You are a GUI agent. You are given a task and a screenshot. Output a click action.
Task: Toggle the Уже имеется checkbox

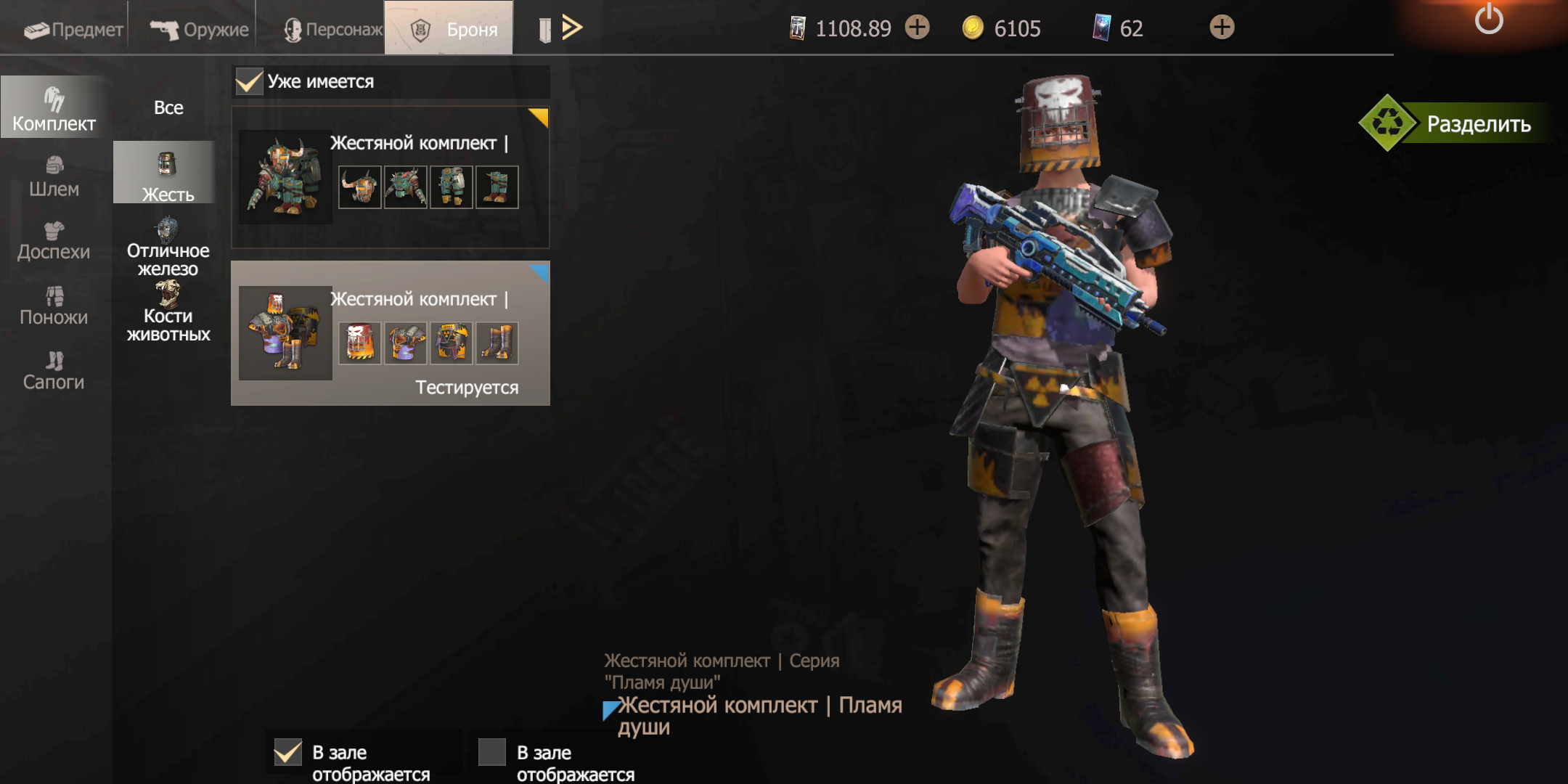click(249, 81)
